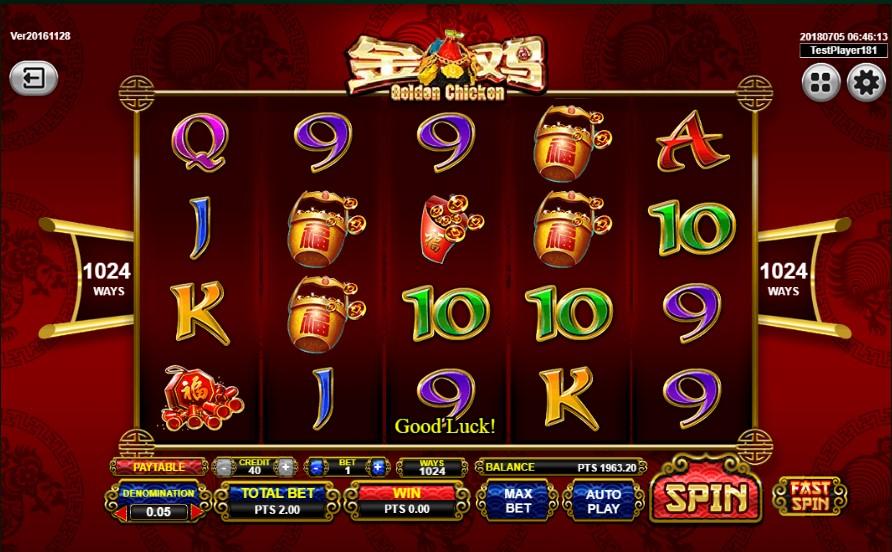The image size is (892, 552).
Task: Set the Max Bet
Action: (x=517, y=499)
